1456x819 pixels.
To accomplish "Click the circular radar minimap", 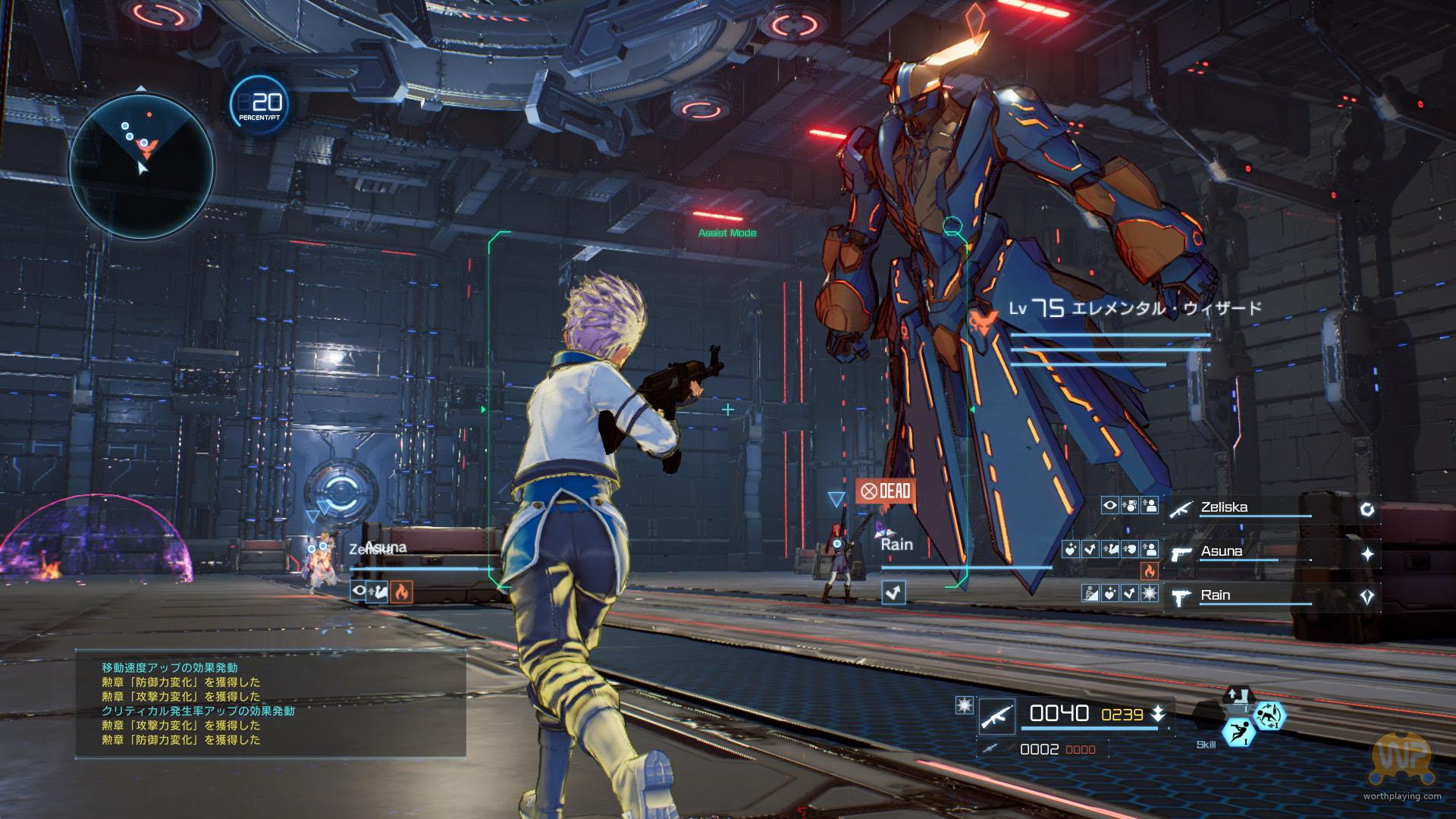I will tap(142, 165).
